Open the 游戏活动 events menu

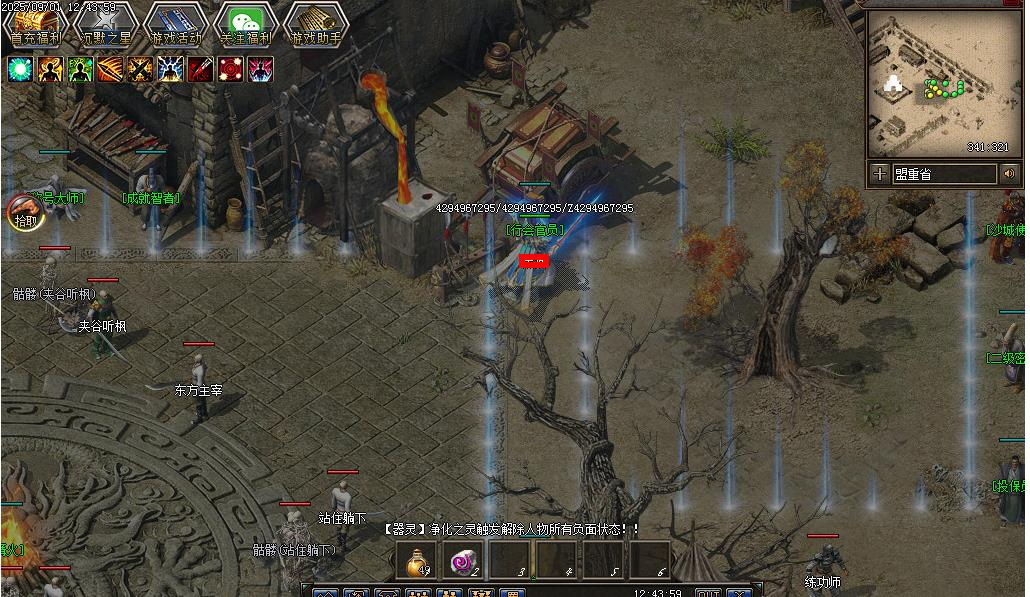(176, 24)
